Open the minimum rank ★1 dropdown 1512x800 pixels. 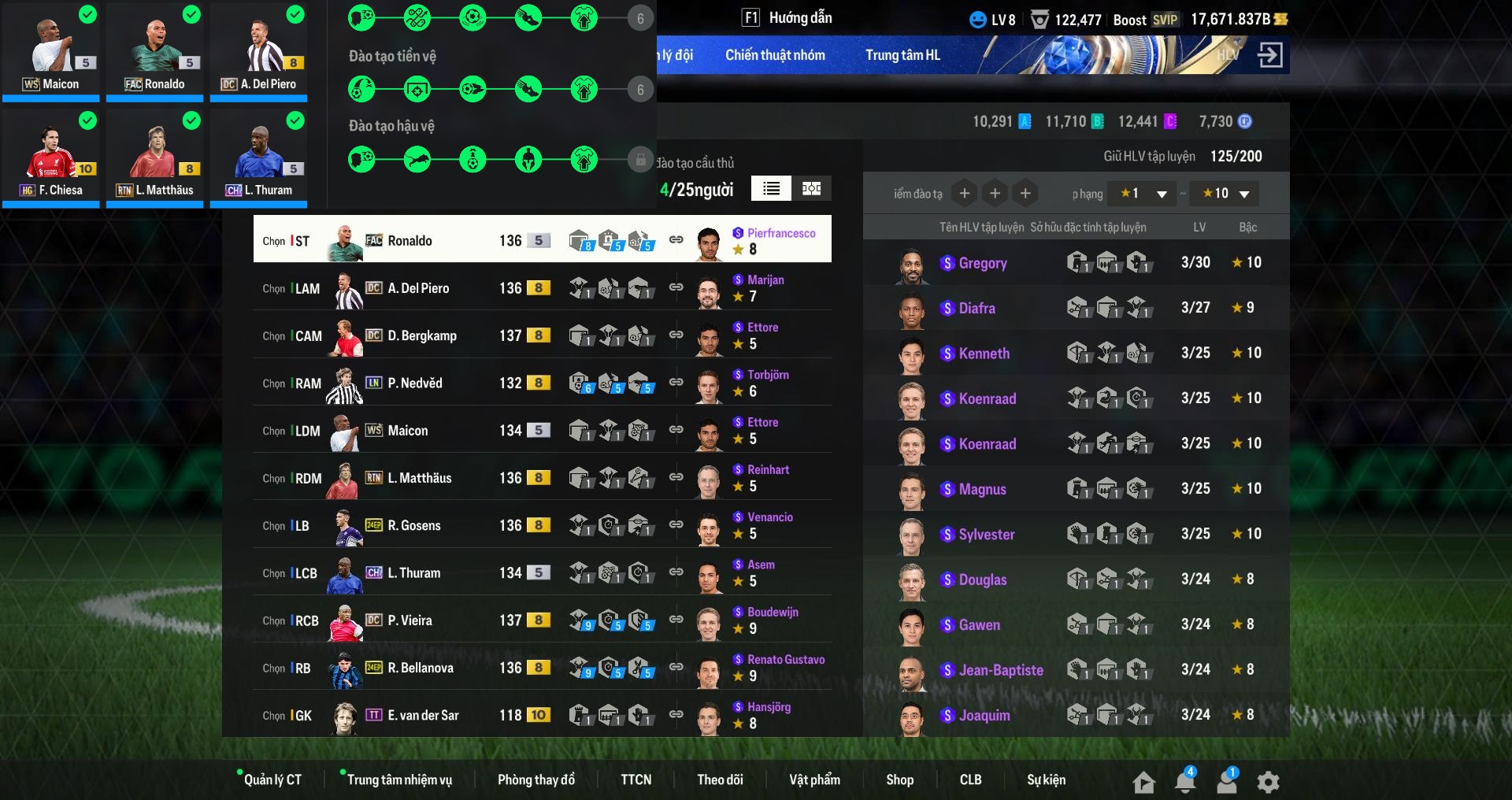click(x=1141, y=193)
